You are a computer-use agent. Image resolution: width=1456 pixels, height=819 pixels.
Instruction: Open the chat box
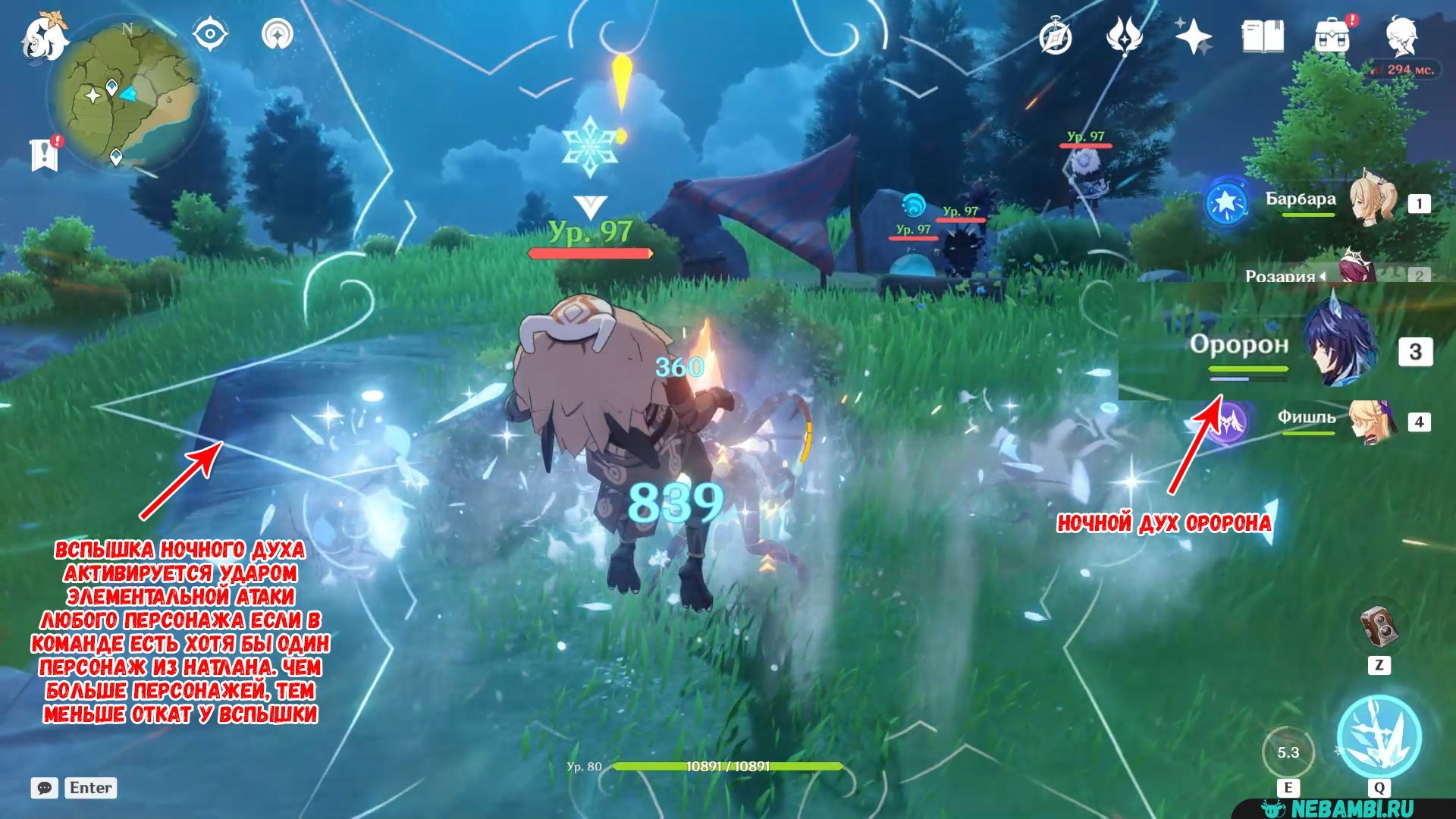pyautogui.click(x=45, y=788)
